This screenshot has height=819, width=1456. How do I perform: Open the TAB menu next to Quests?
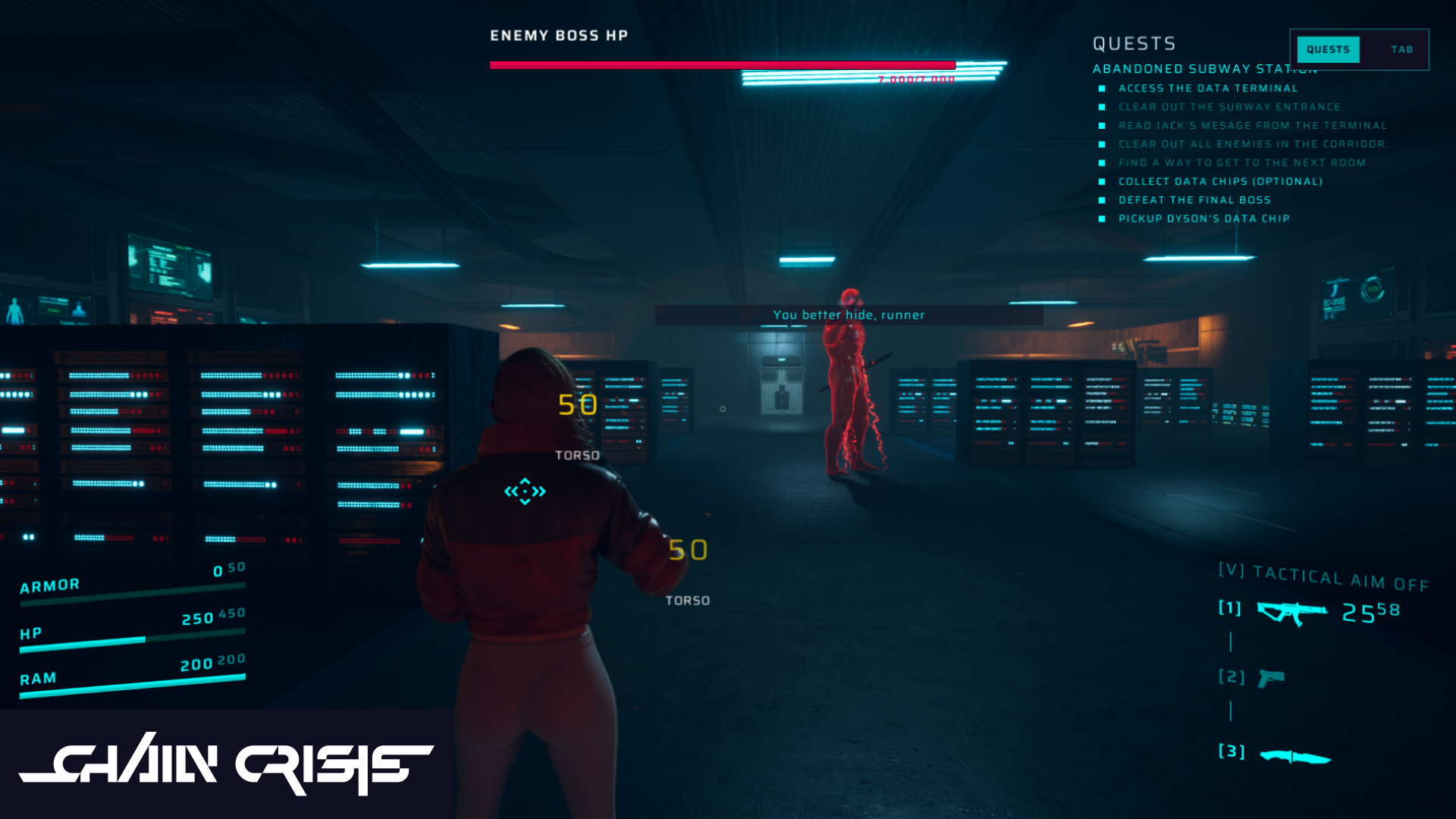1401,49
